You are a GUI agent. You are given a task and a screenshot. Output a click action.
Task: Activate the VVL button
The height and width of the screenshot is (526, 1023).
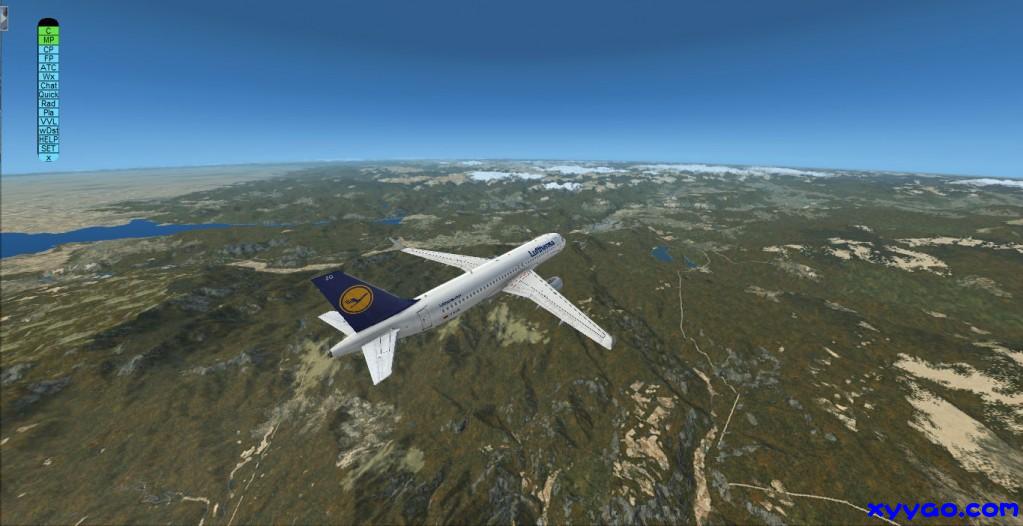[x=48, y=121]
